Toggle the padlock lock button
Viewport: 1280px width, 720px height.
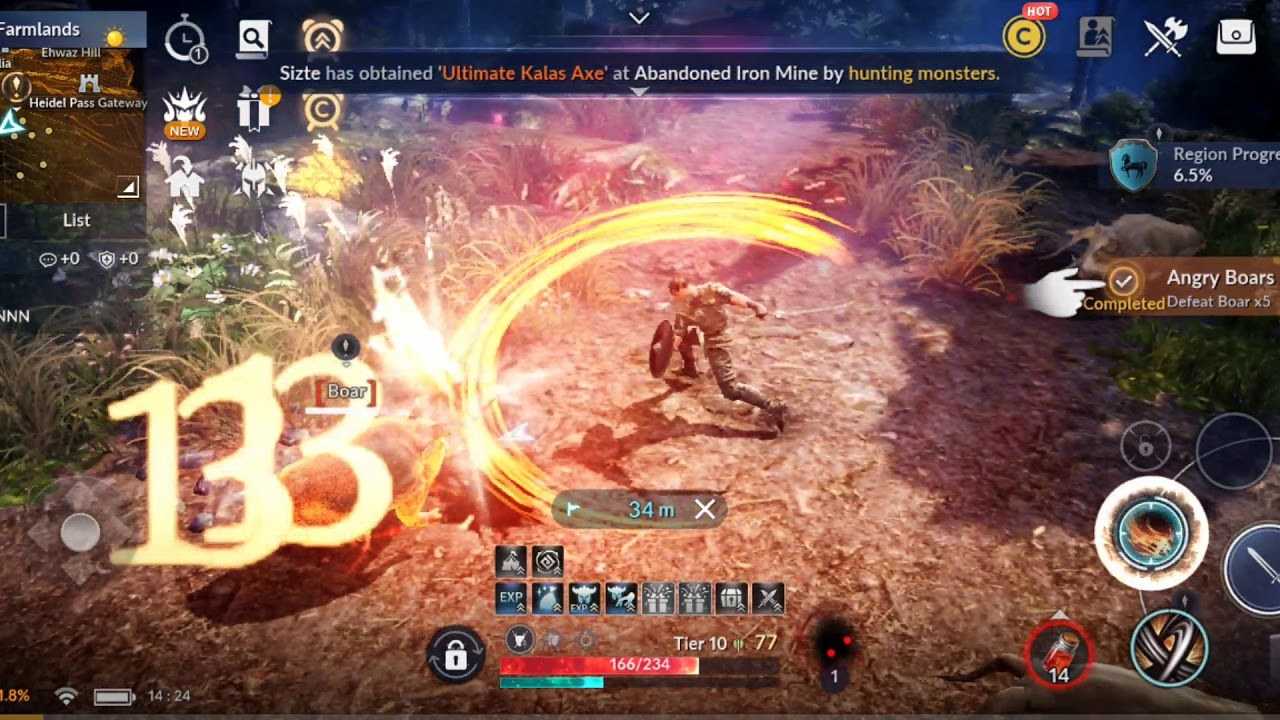[x=455, y=656]
